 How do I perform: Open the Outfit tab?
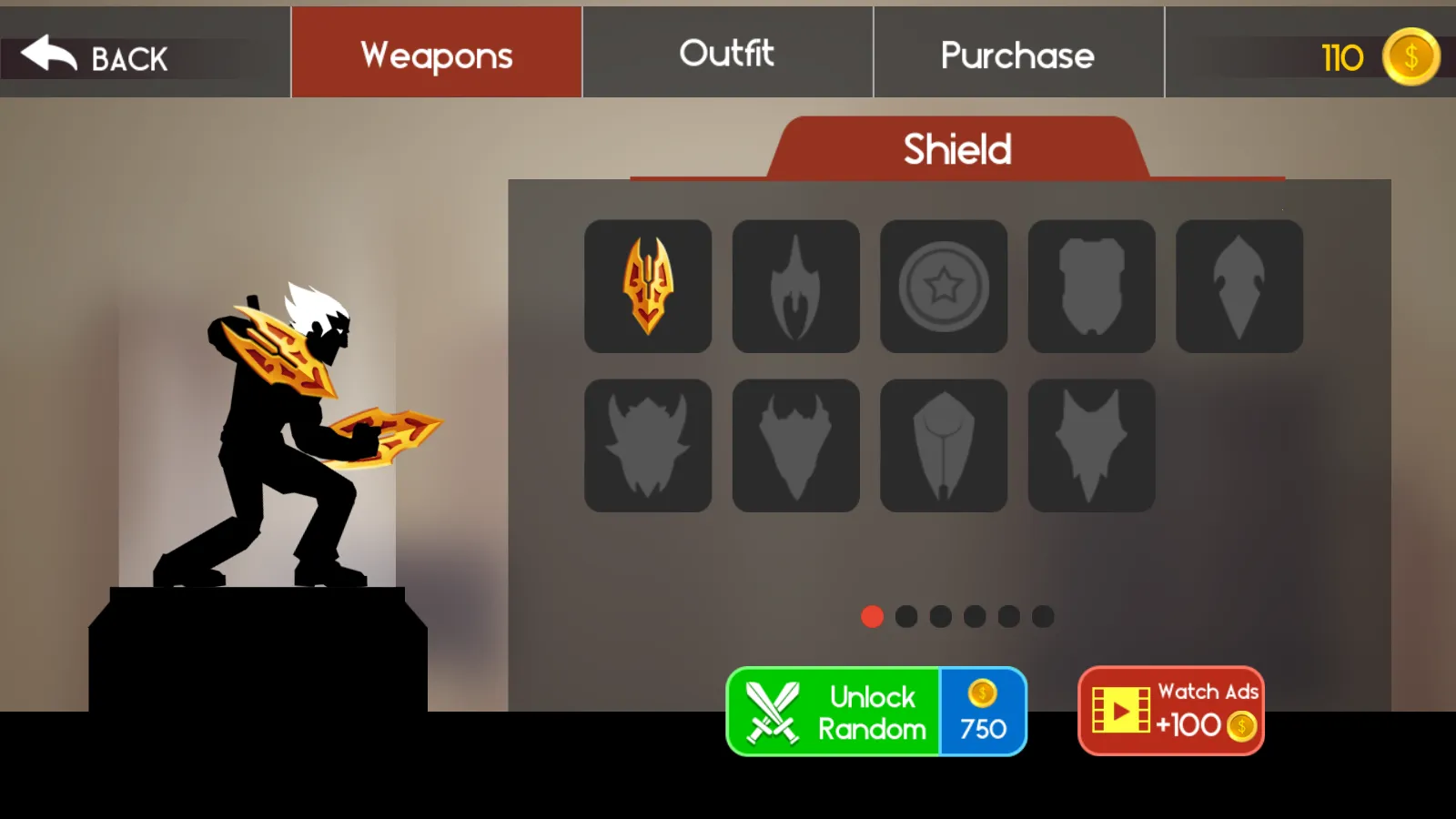point(727,54)
